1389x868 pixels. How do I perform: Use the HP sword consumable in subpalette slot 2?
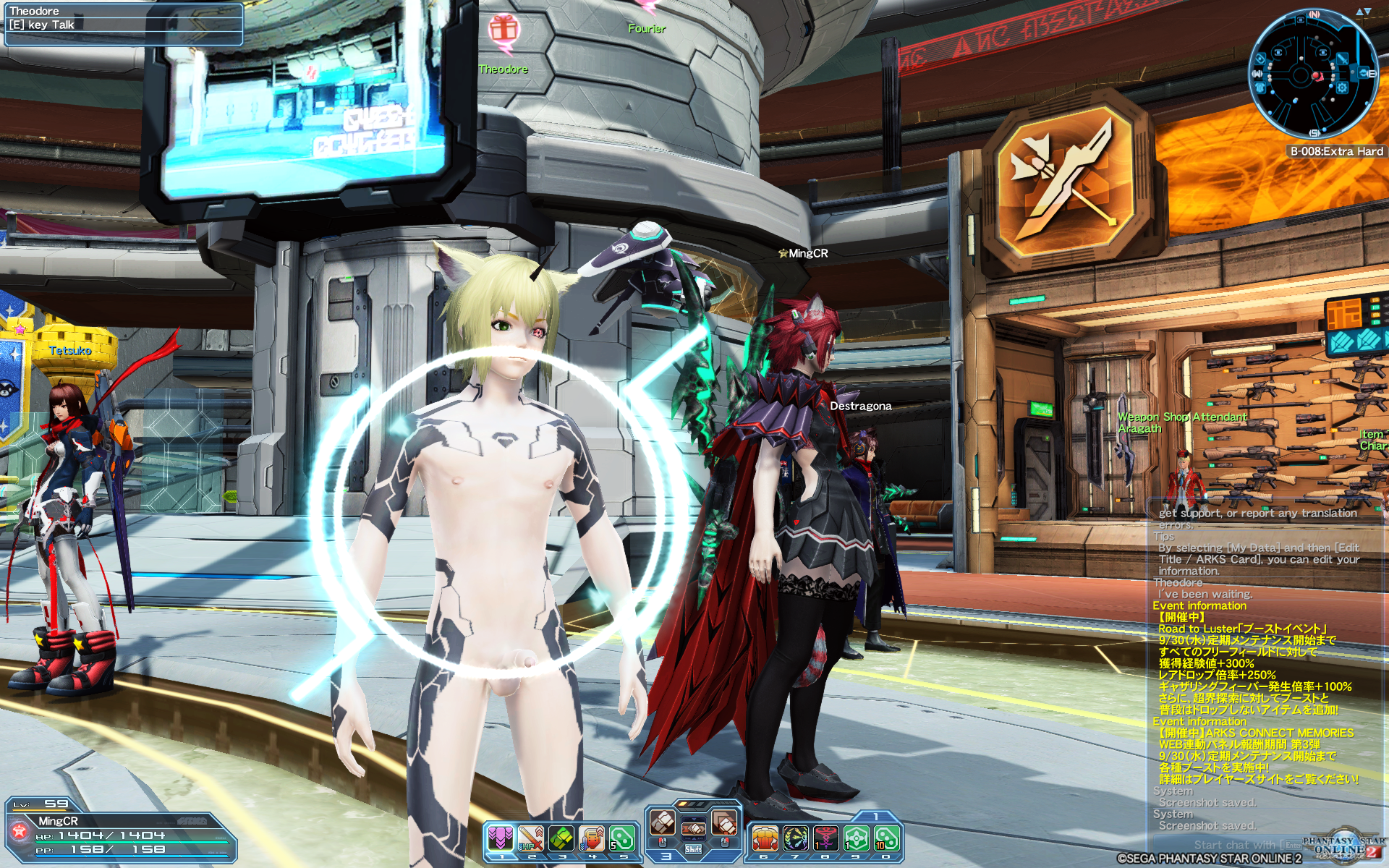pos(531,836)
